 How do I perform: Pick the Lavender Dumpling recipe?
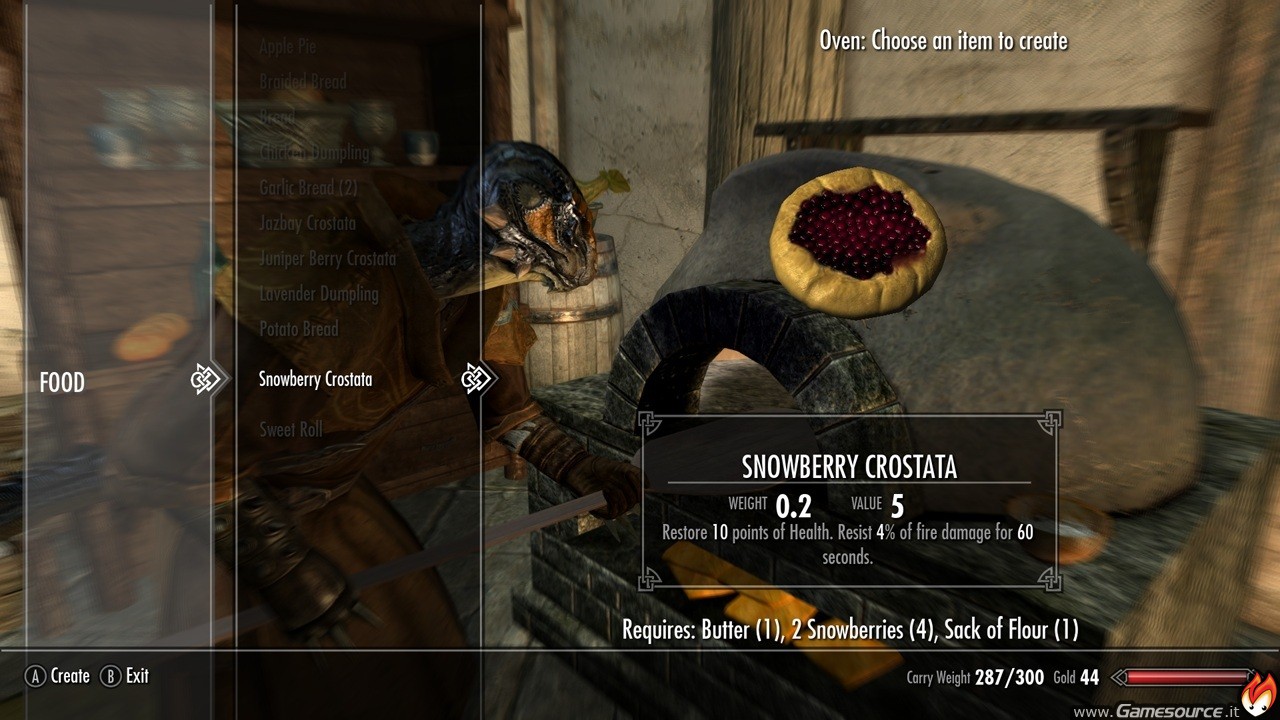point(318,294)
